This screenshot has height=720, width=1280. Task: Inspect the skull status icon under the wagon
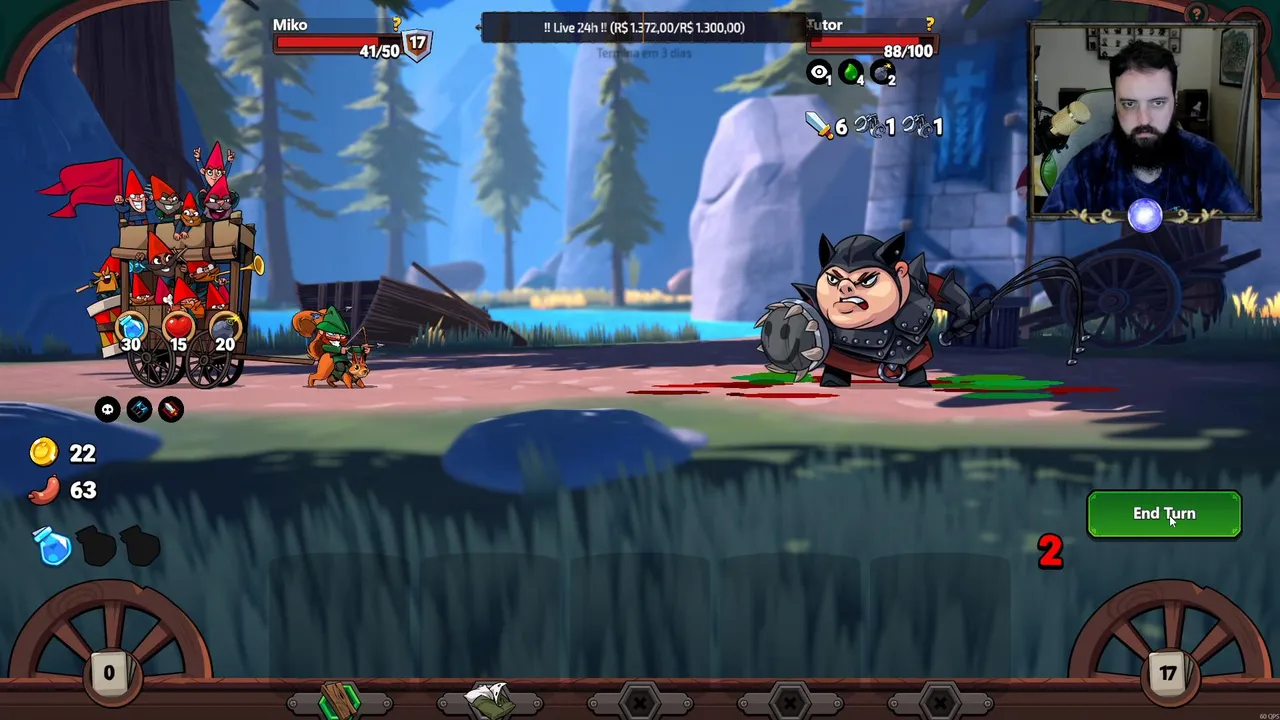[x=107, y=409]
